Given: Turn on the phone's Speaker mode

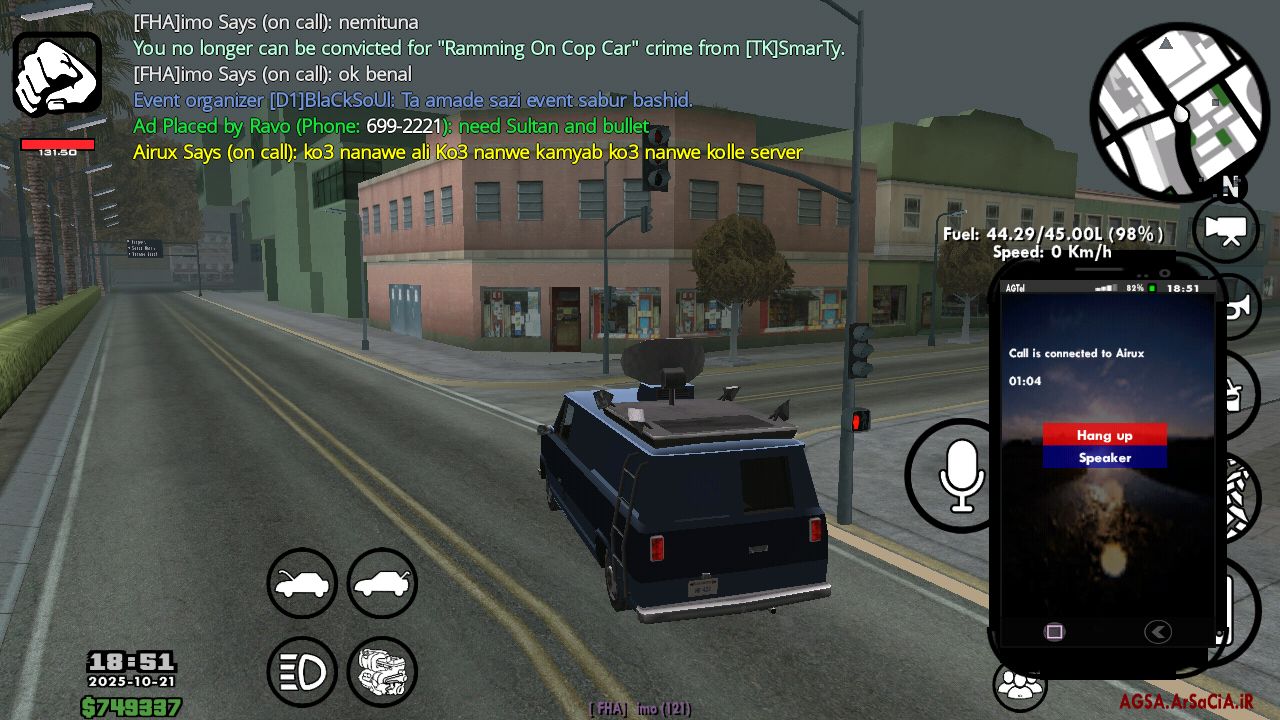Looking at the screenshot, I should pyautogui.click(x=1104, y=458).
